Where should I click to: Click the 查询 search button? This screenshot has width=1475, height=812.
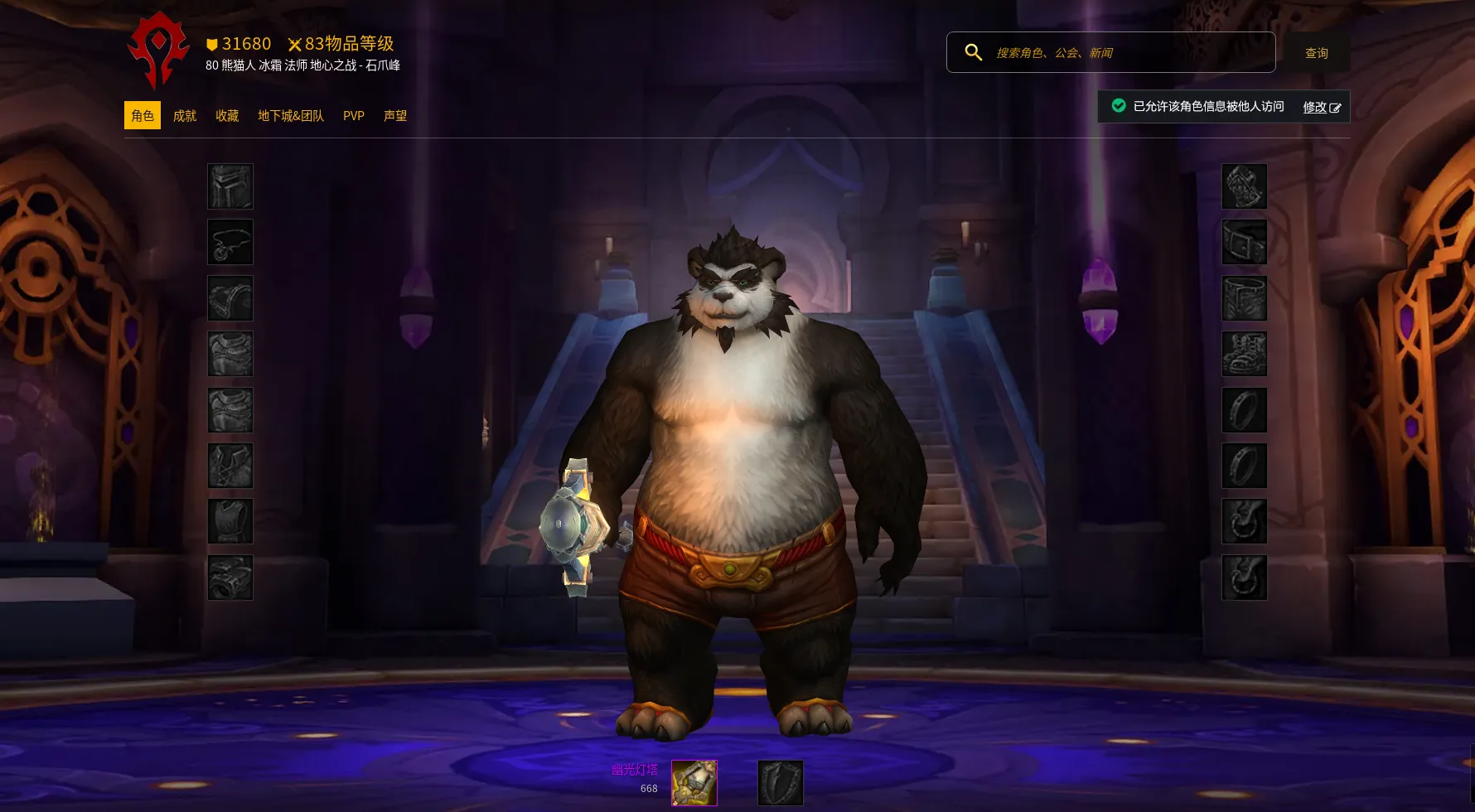click(x=1316, y=53)
